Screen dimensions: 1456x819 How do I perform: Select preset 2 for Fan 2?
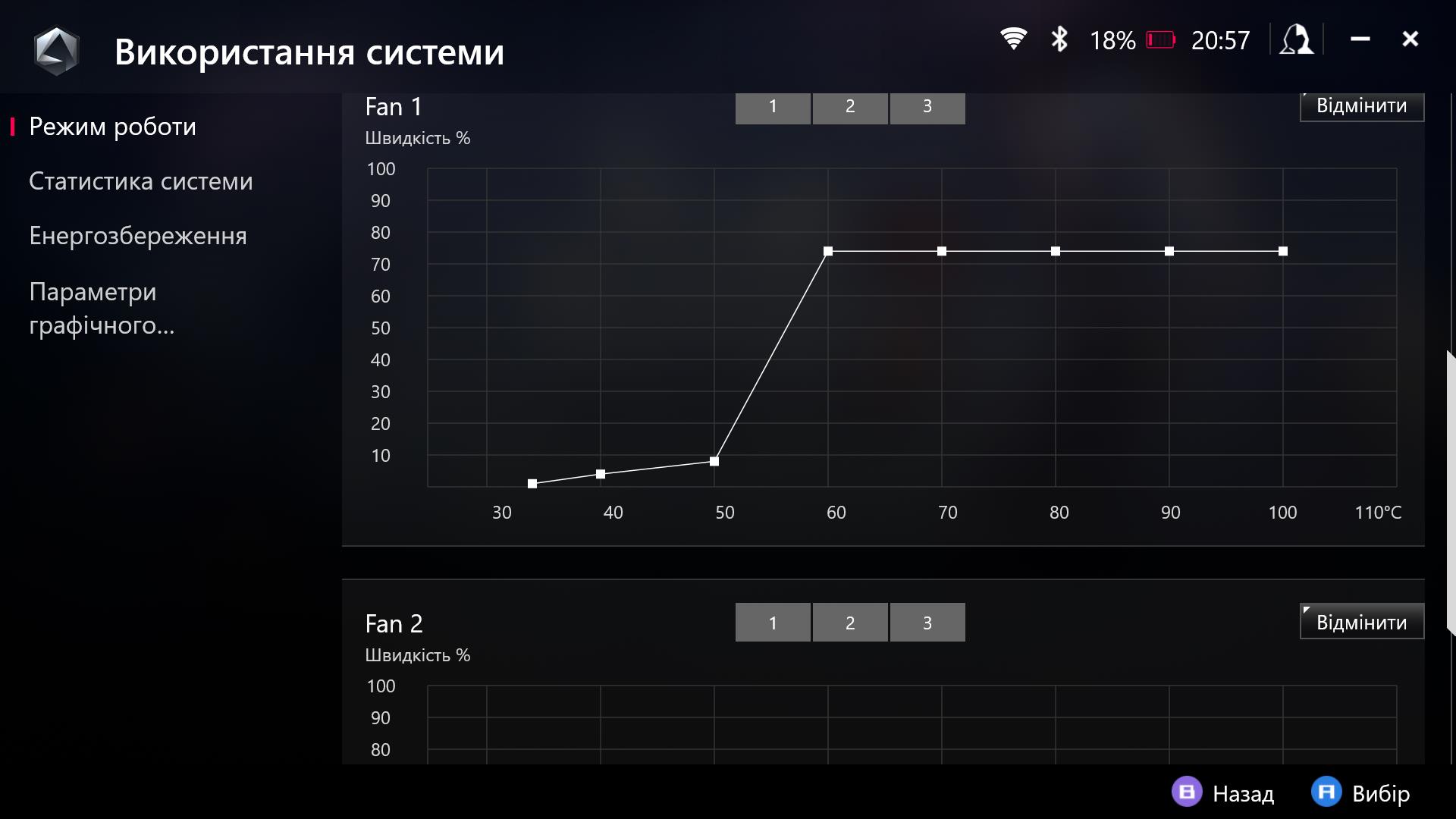click(x=850, y=623)
